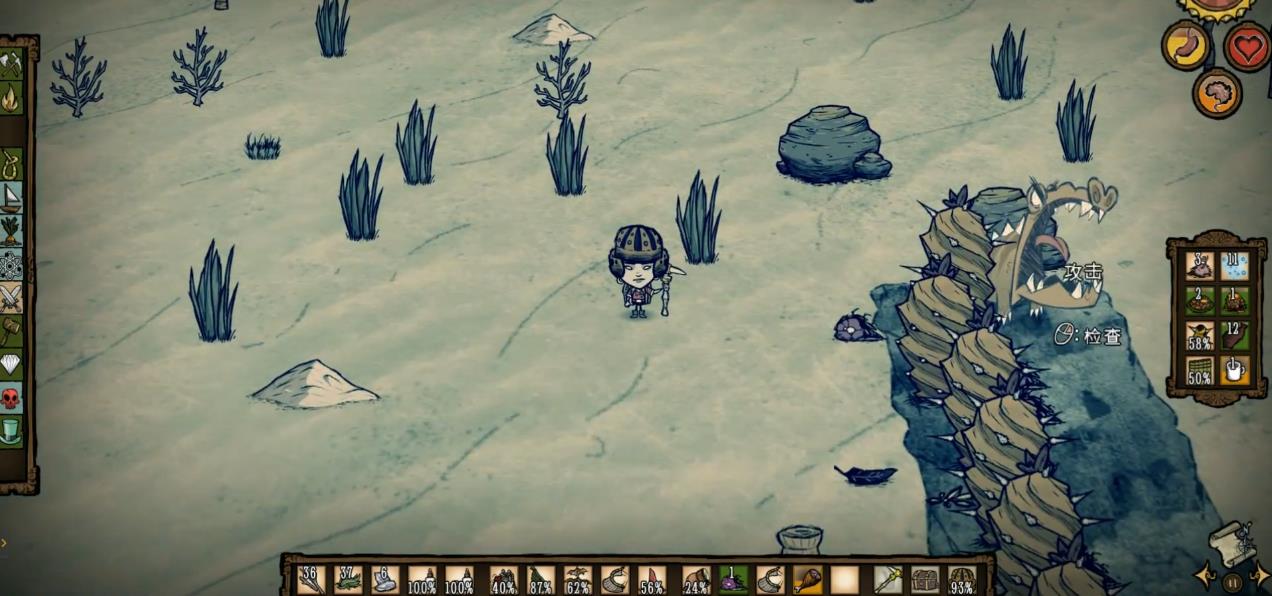Take the white mug from the container
The width and height of the screenshot is (1272, 596).
click(x=1234, y=370)
